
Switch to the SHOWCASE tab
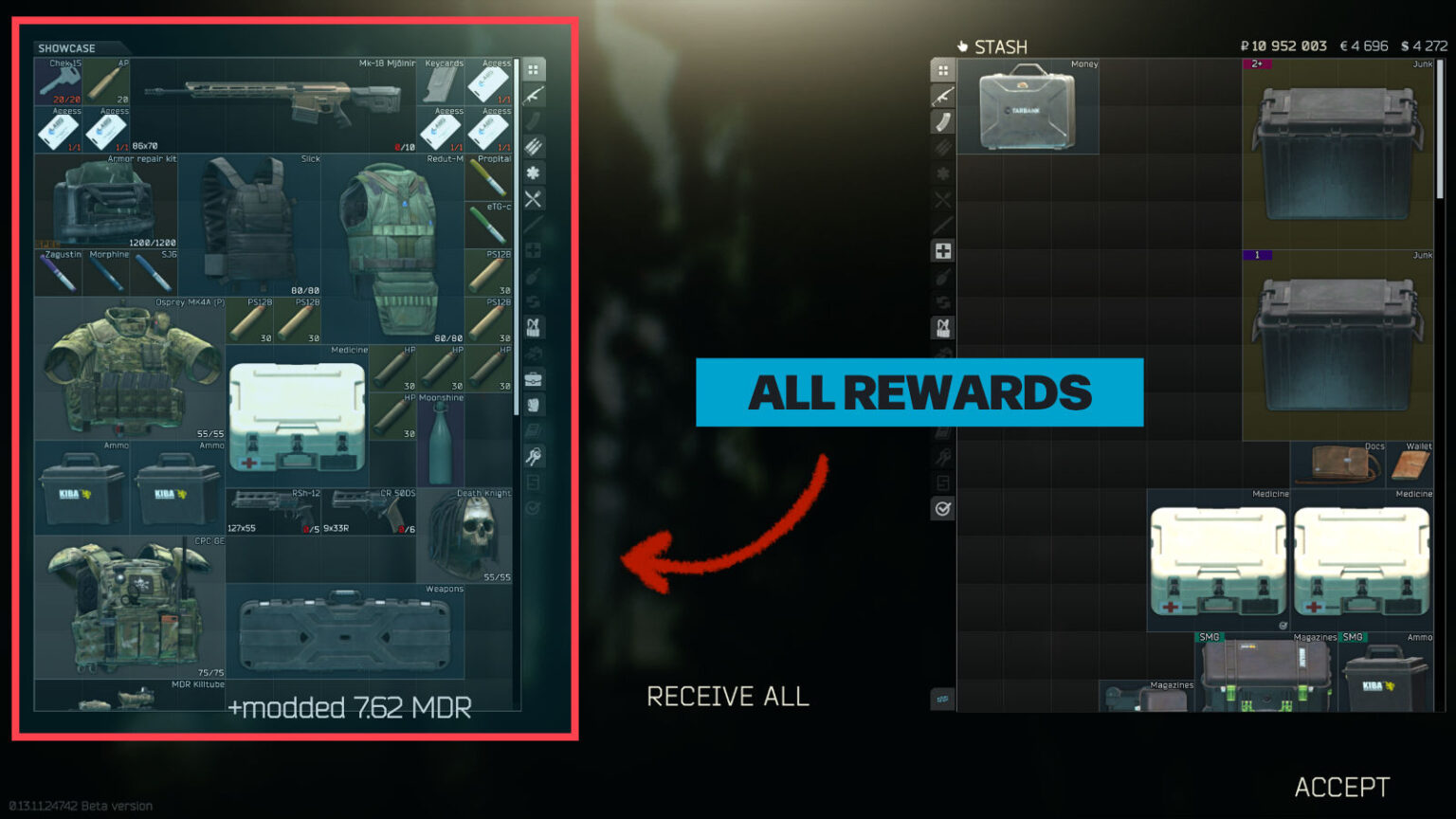pos(66,47)
